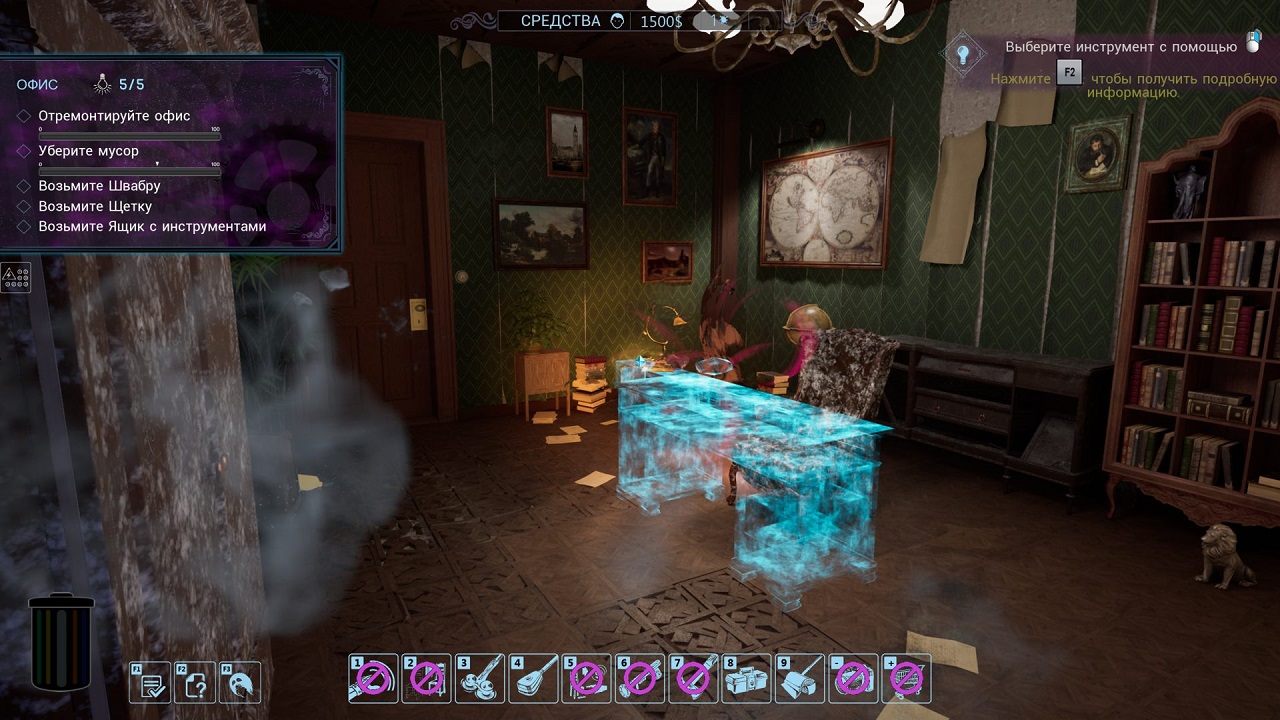The height and width of the screenshot is (720, 1280).
Task: Click the 1500$ funds display
Action: pos(660,20)
